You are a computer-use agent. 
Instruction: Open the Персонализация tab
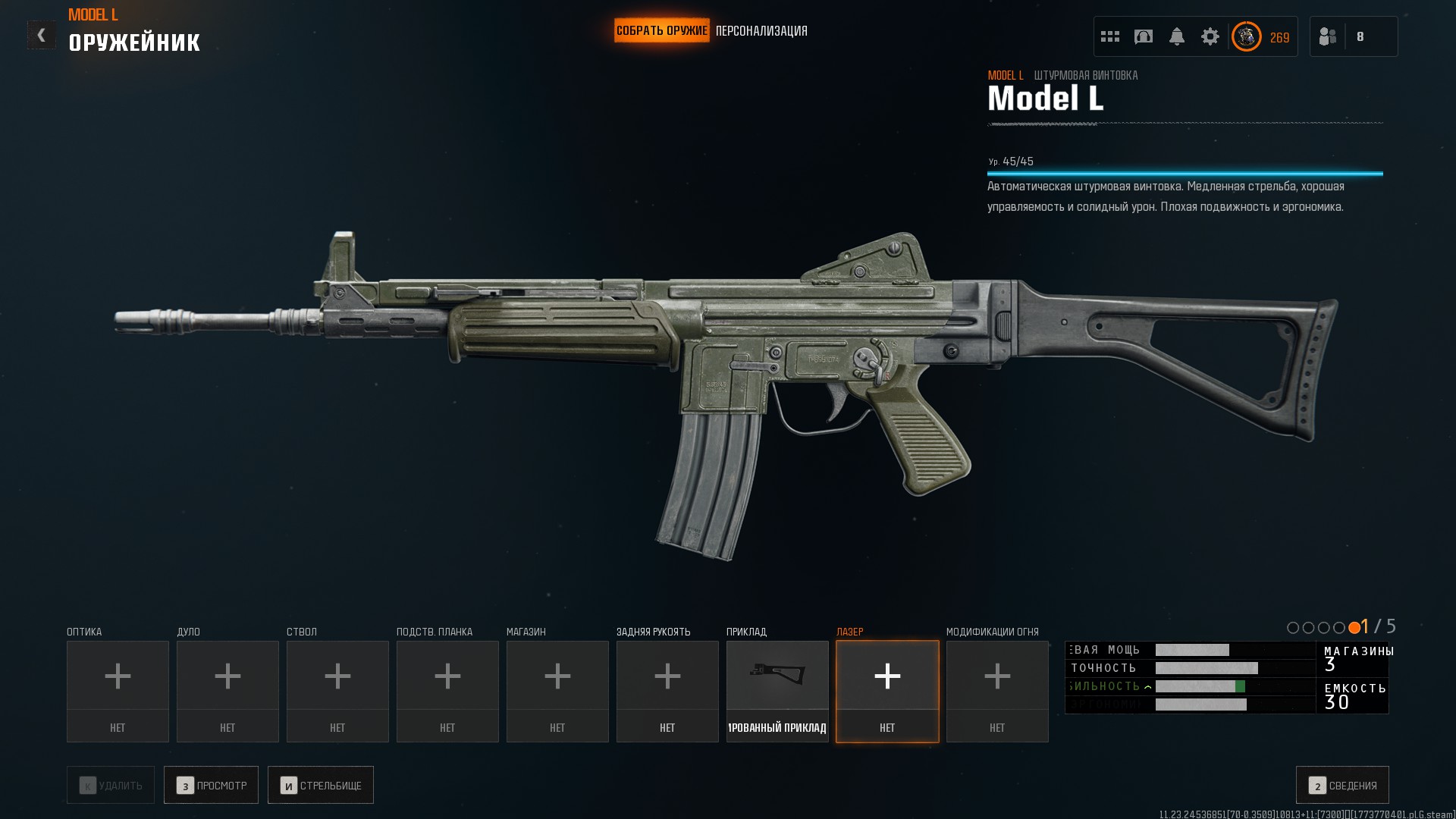click(x=761, y=31)
